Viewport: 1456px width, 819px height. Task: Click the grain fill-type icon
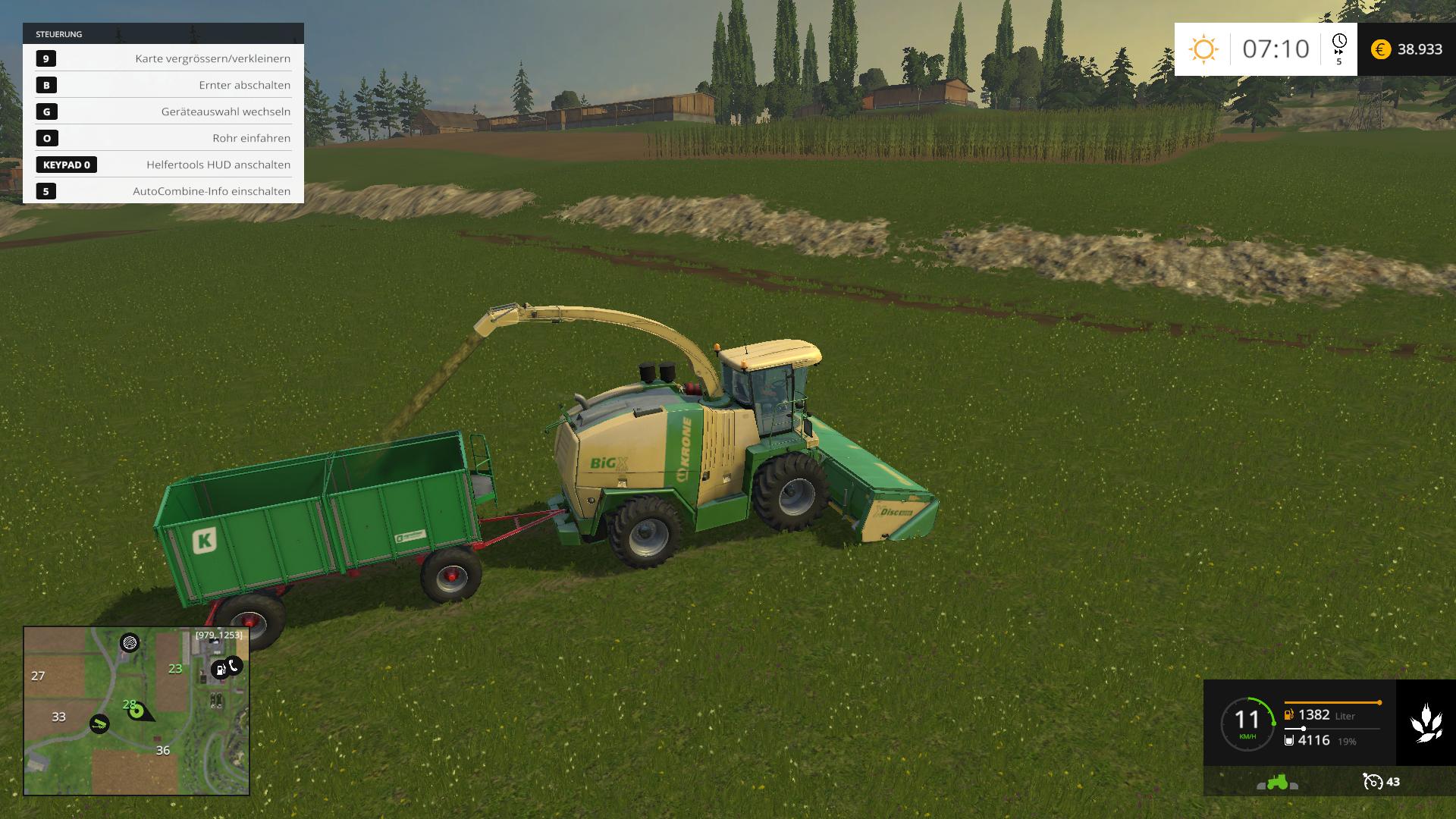point(1426,723)
